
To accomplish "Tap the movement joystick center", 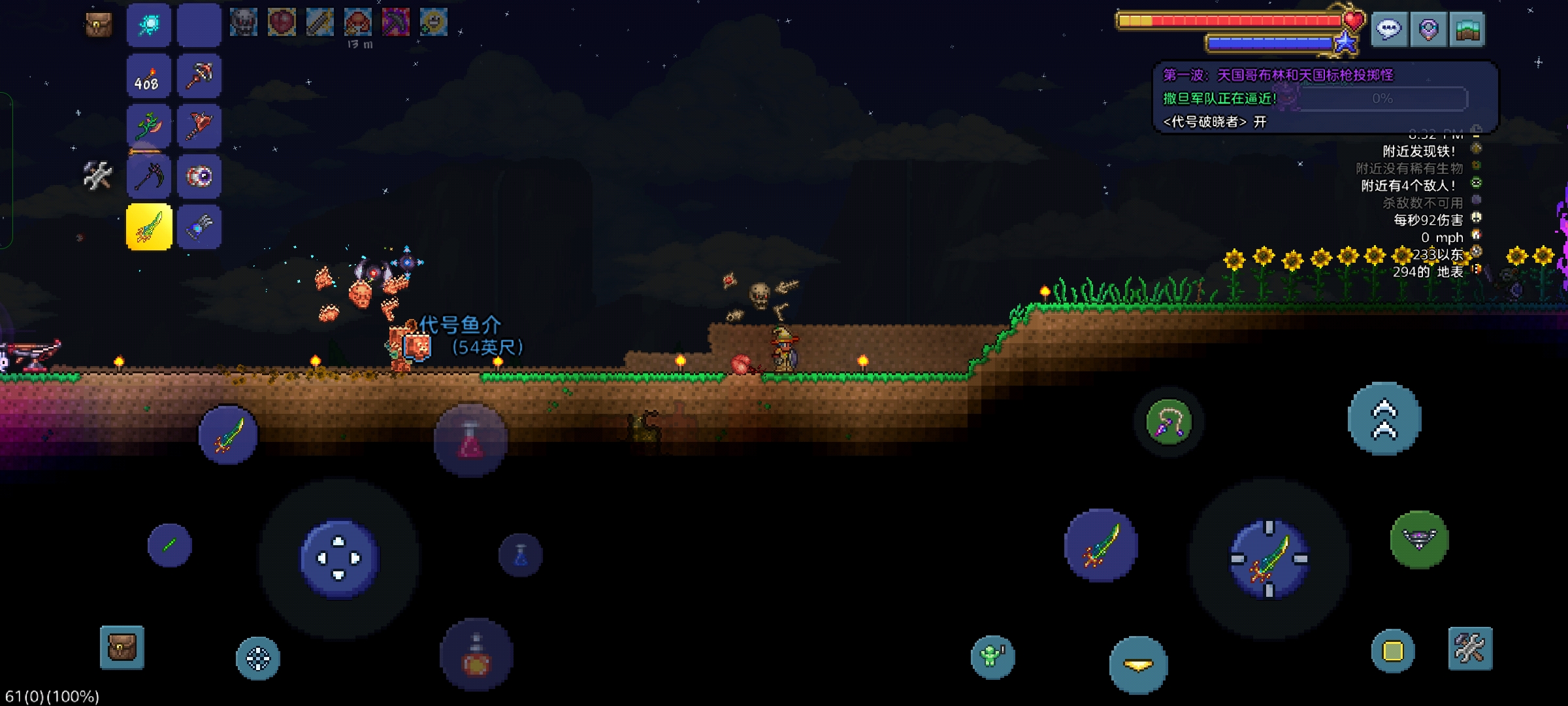I will click(x=338, y=558).
